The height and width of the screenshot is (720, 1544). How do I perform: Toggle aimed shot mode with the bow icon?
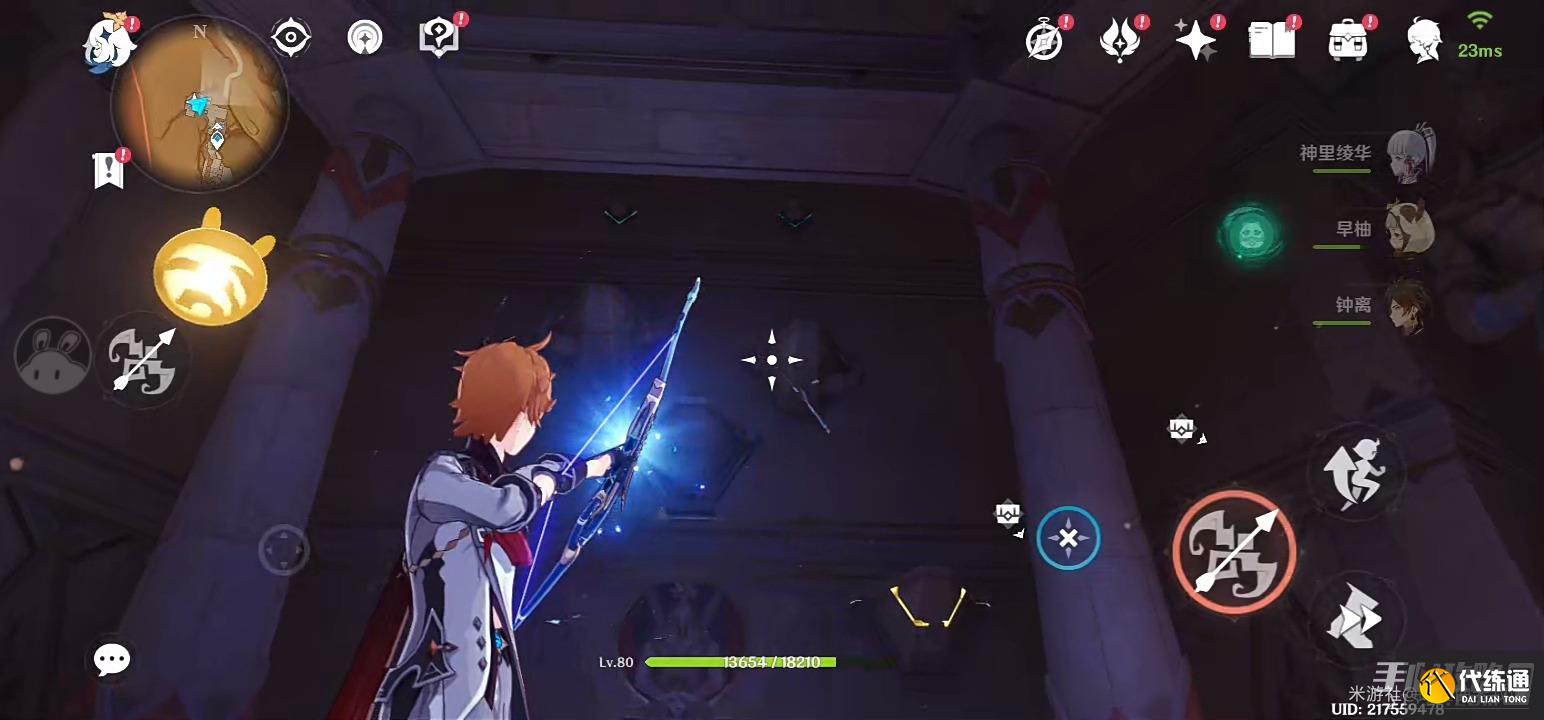(x=143, y=362)
